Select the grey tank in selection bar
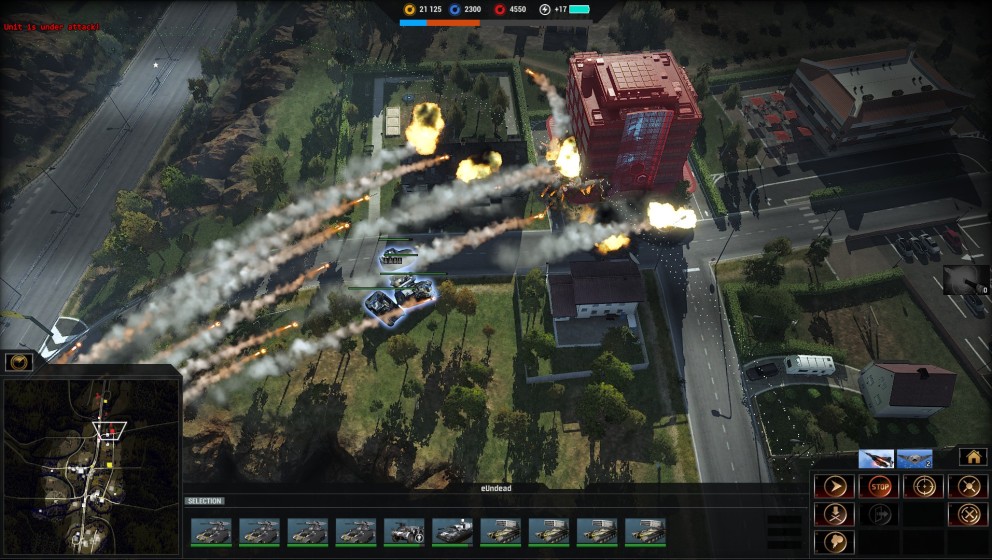Viewport: 992px width, 560px height. [x=452, y=531]
